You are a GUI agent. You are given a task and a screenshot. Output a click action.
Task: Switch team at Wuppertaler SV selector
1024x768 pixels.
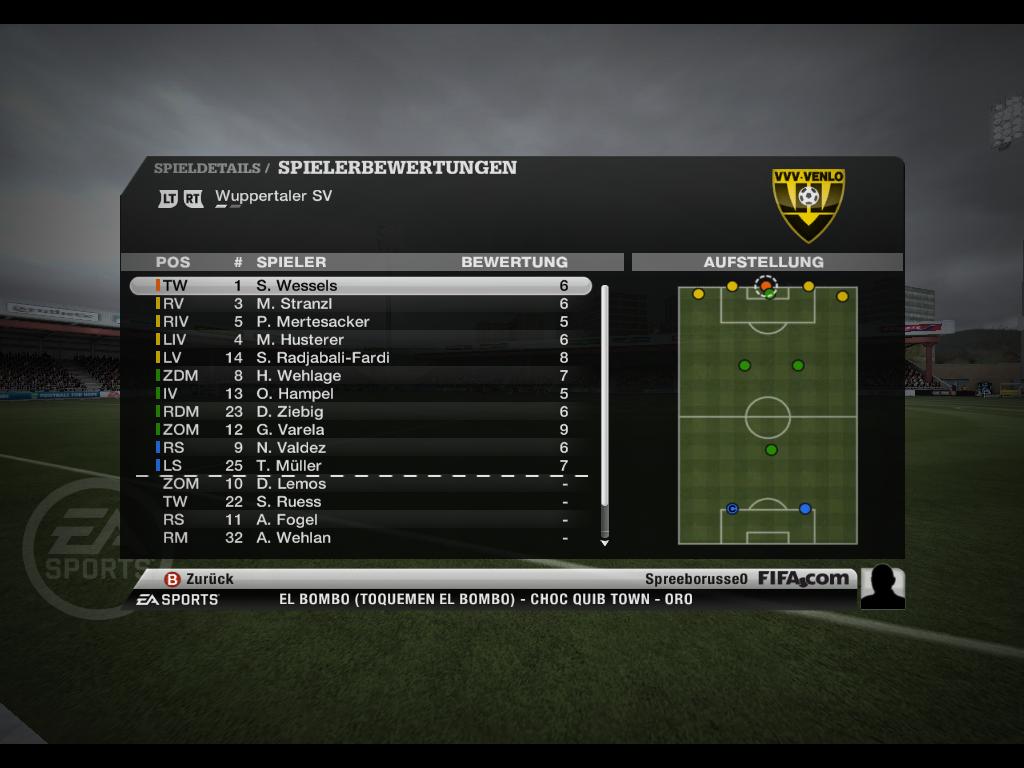(x=273, y=196)
